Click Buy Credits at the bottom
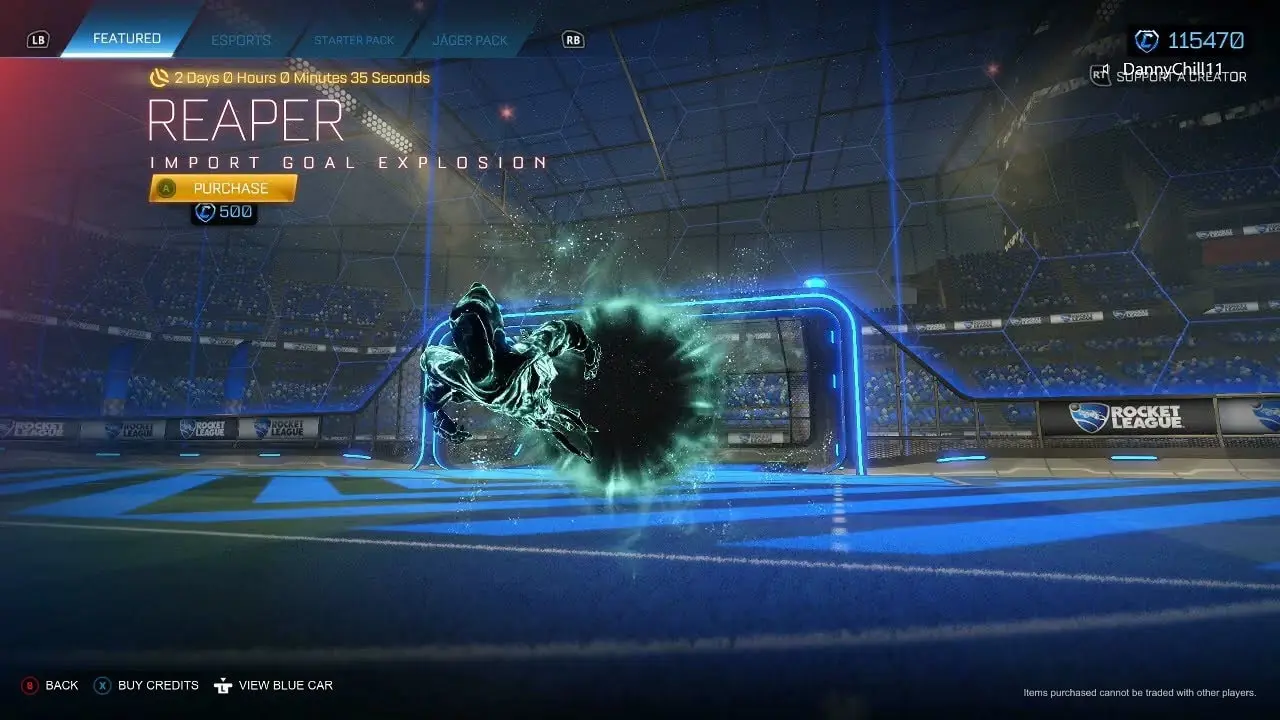This screenshot has width=1280, height=720. pyautogui.click(x=158, y=686)
